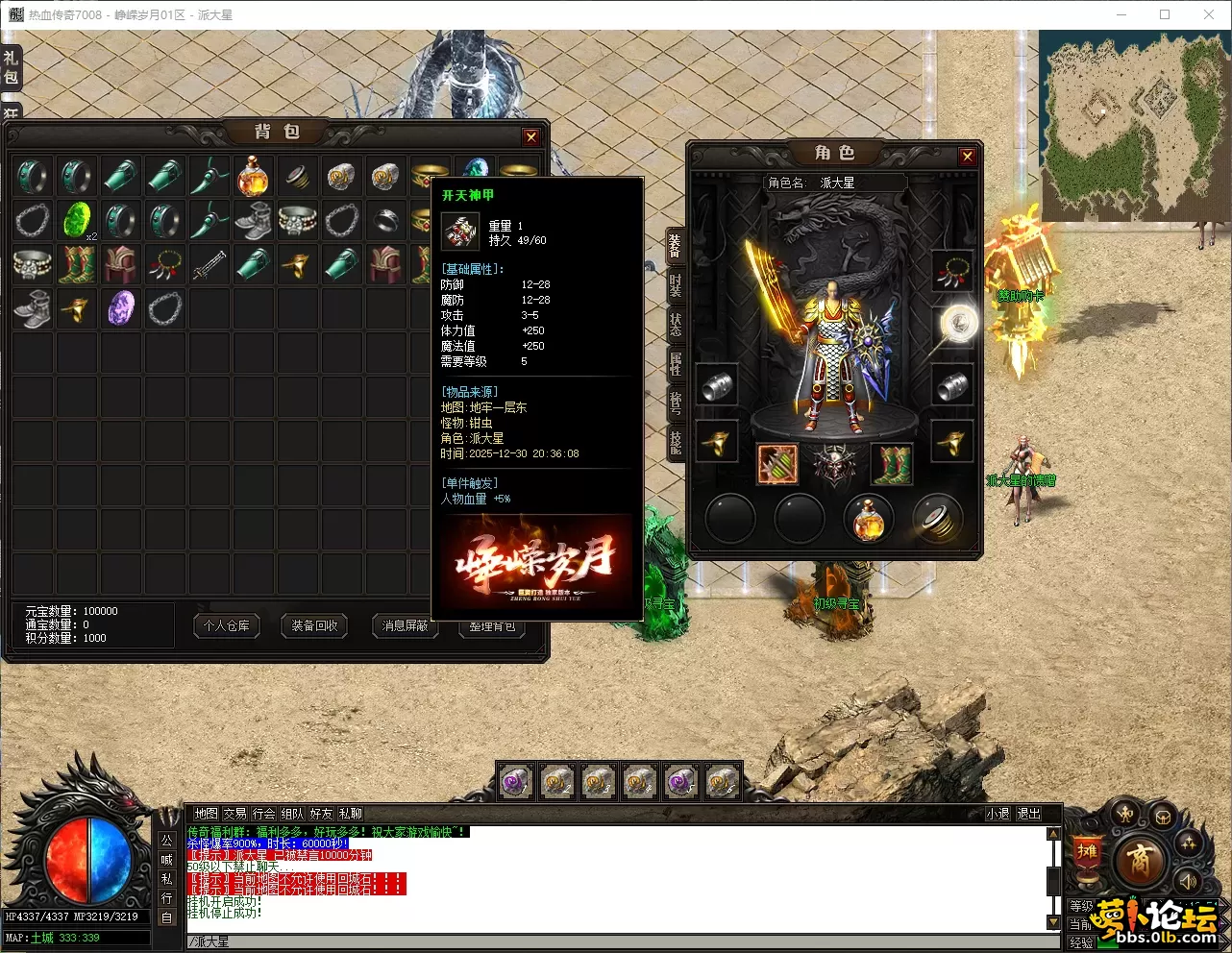1232x953 pixels.
Task: Select the orange potion in the bag
Action: (254, 177)
